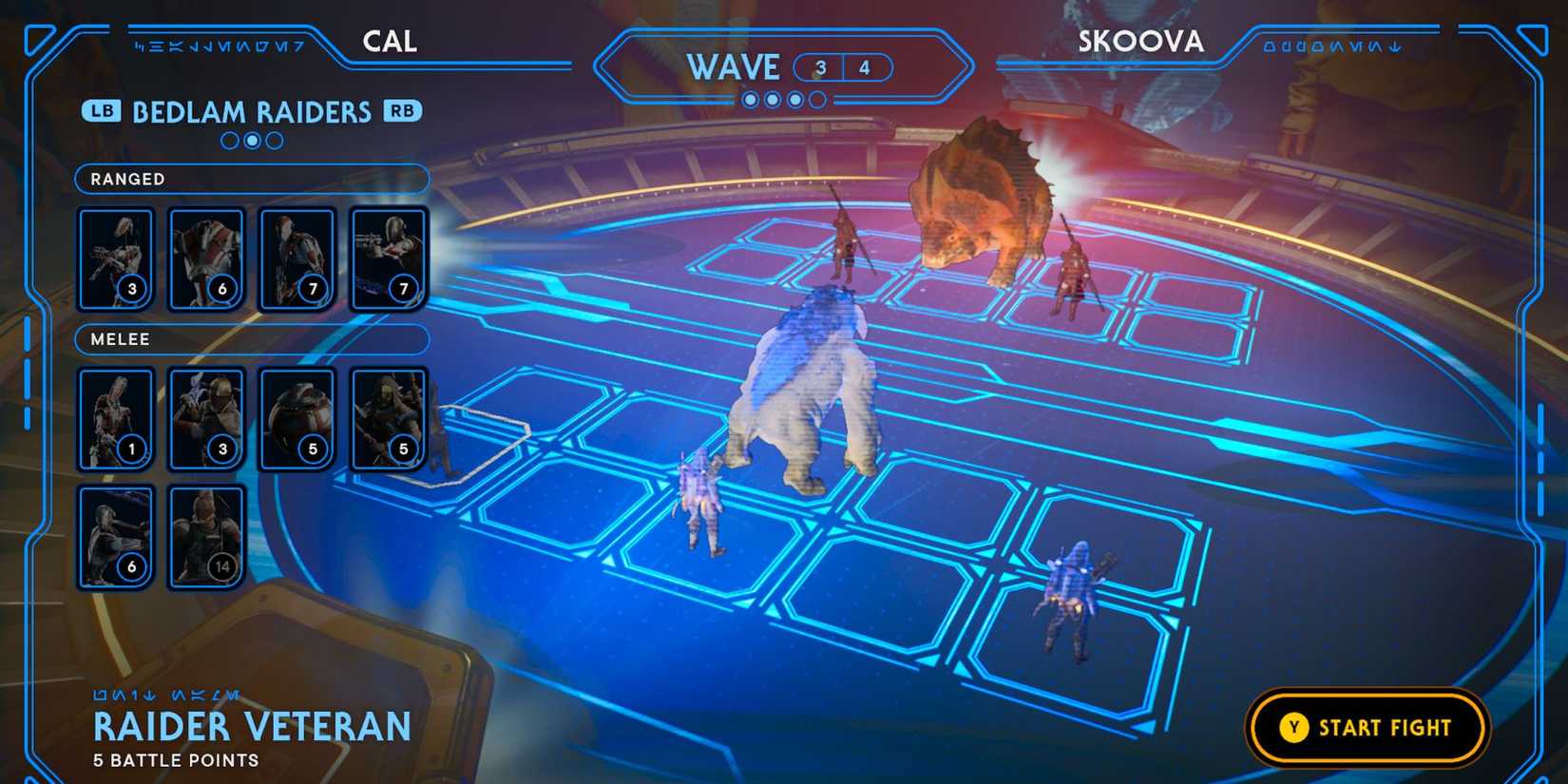Select the fourth wave indicator dot

(817, 97)
